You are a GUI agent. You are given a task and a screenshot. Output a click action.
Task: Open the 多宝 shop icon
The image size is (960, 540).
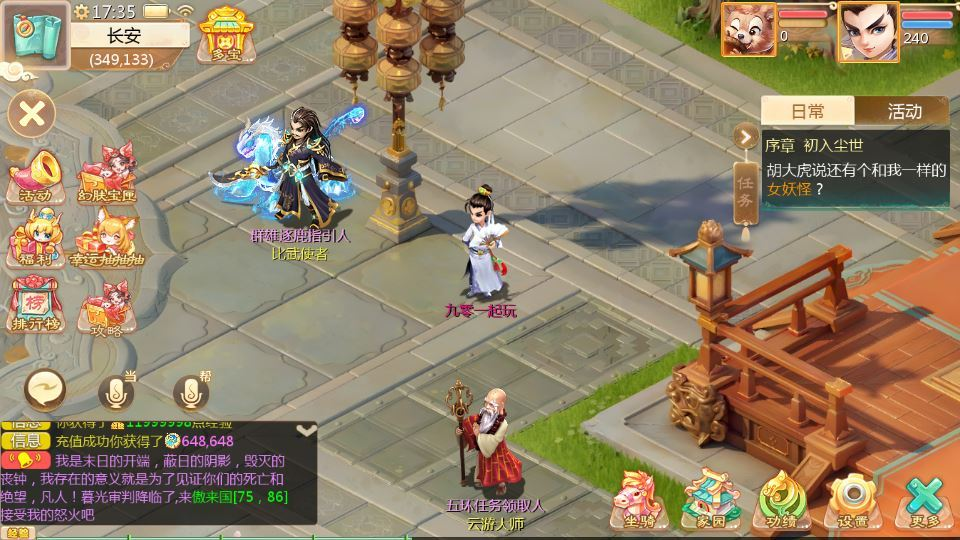(225, 37)
